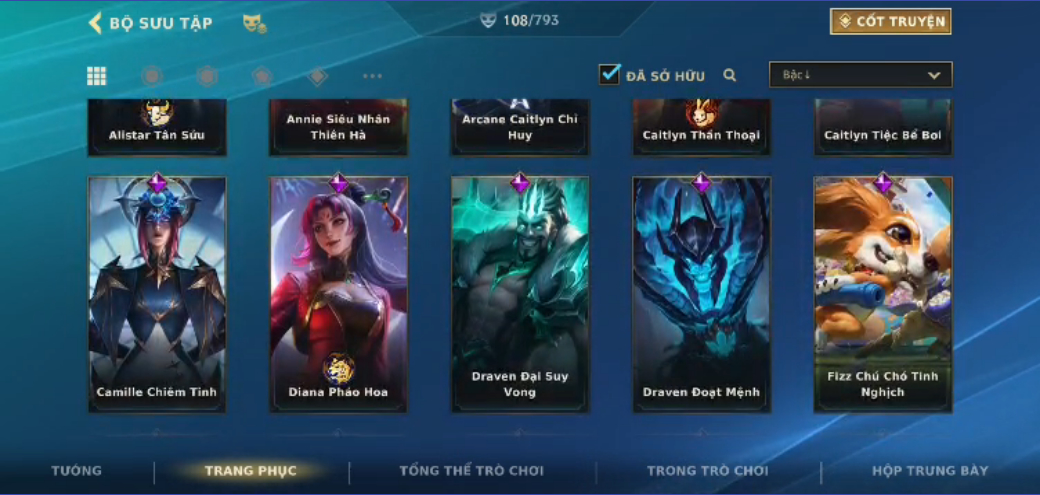Open the Draven Đoạt Mệnh skin card

pos(701,294)
